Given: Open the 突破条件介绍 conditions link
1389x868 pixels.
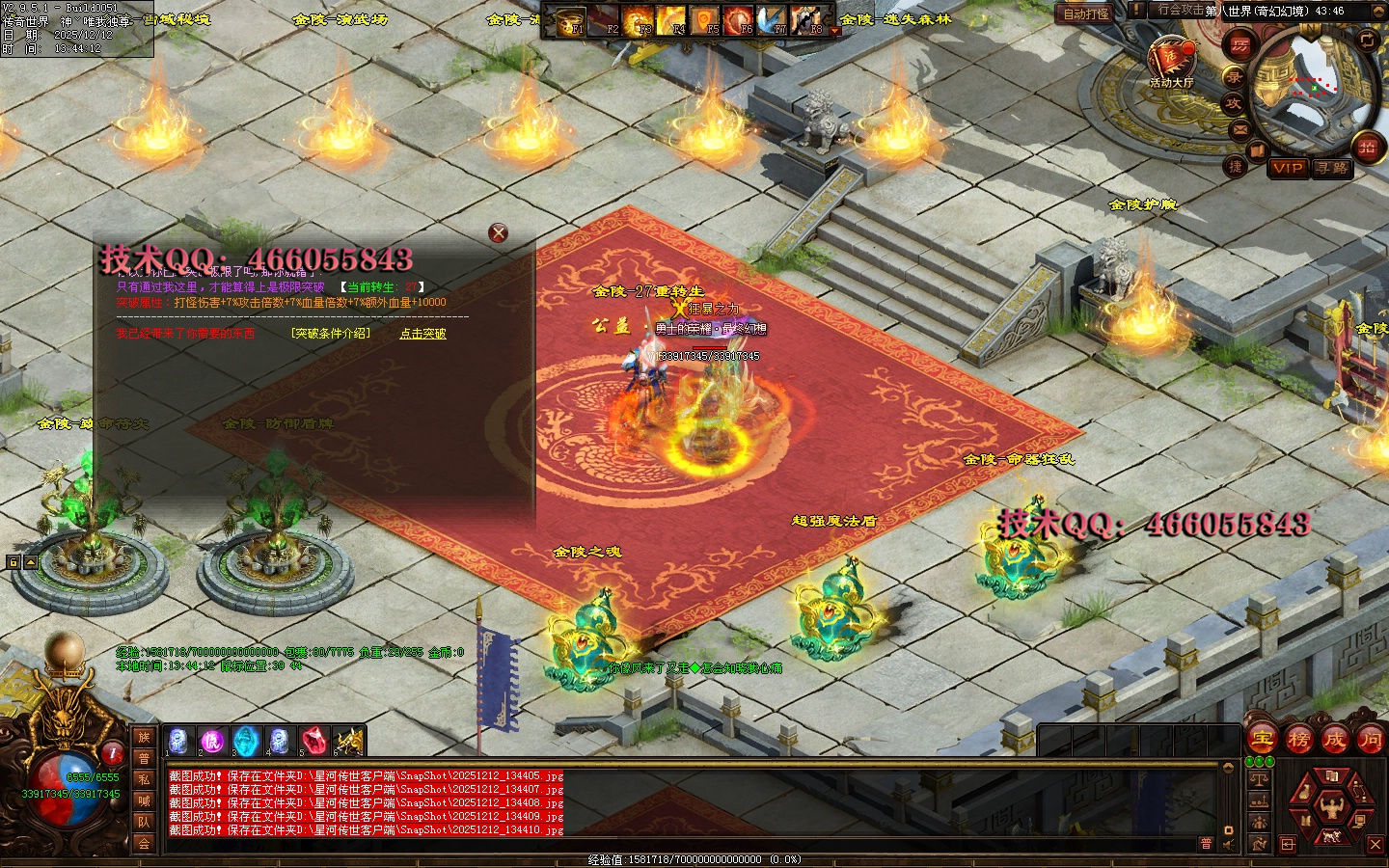Looking at the screenshot, I should pos(330,334).
